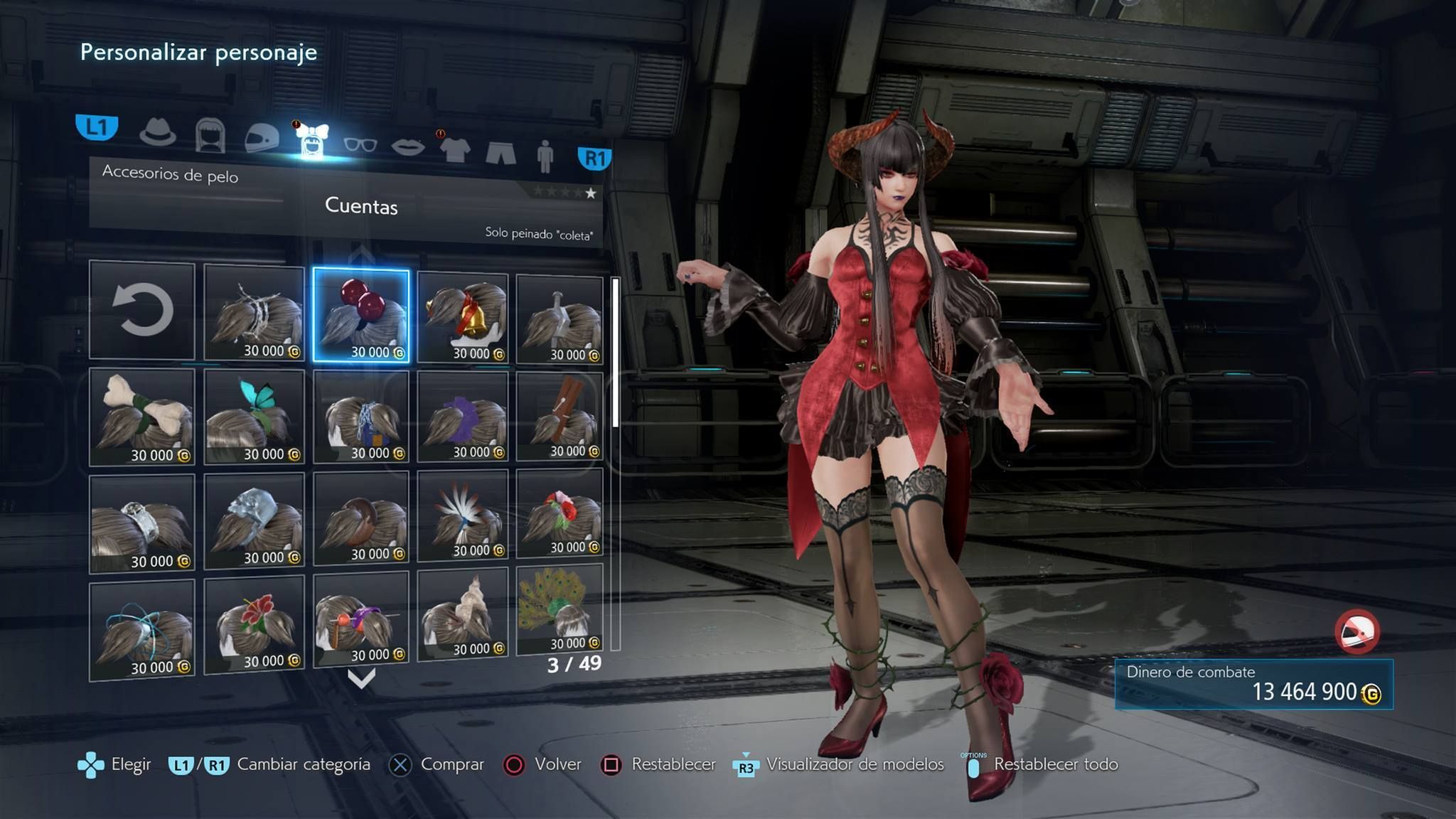Choose the peacock feather hair accessory
The image size is (1456, 819).
point(560,609)
